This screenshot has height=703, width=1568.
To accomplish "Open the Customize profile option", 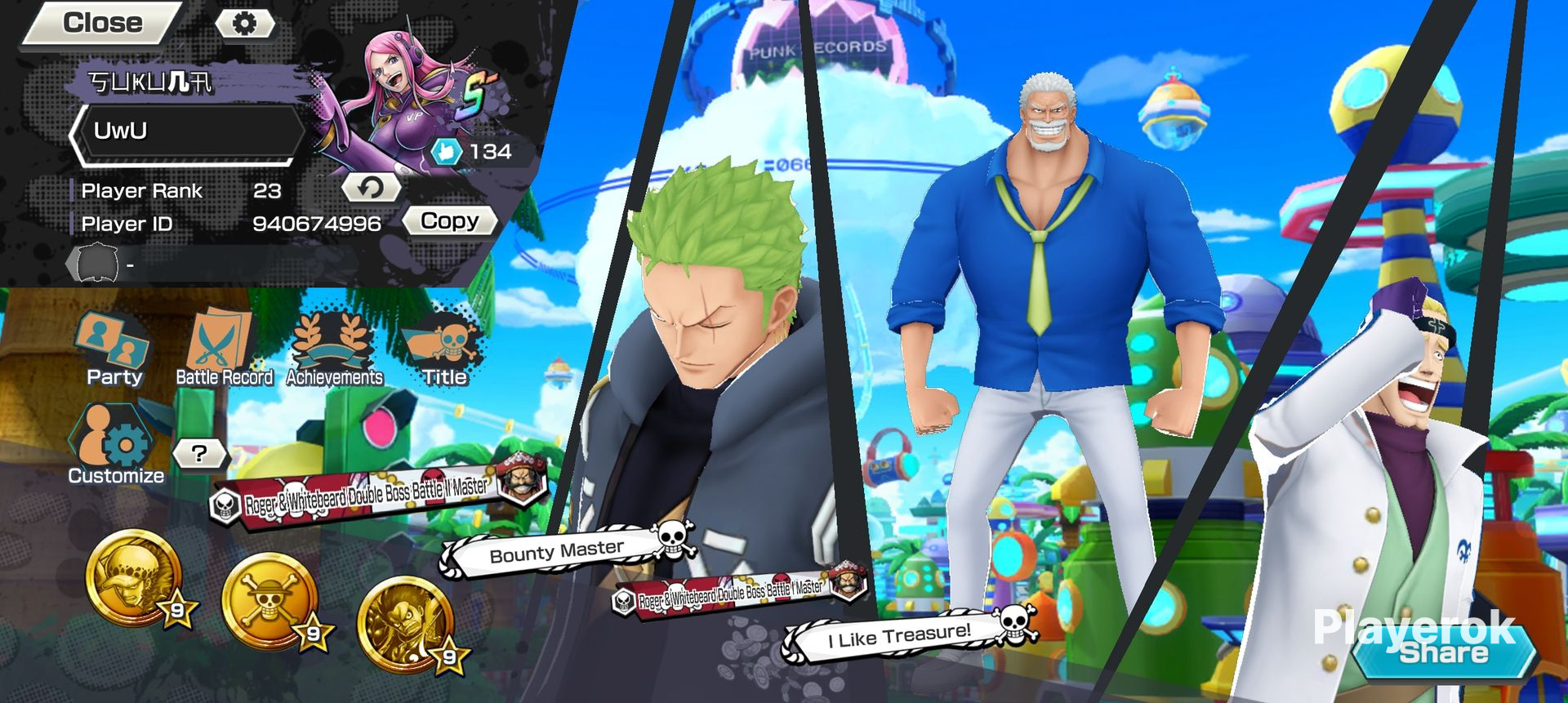I will 116,445.
